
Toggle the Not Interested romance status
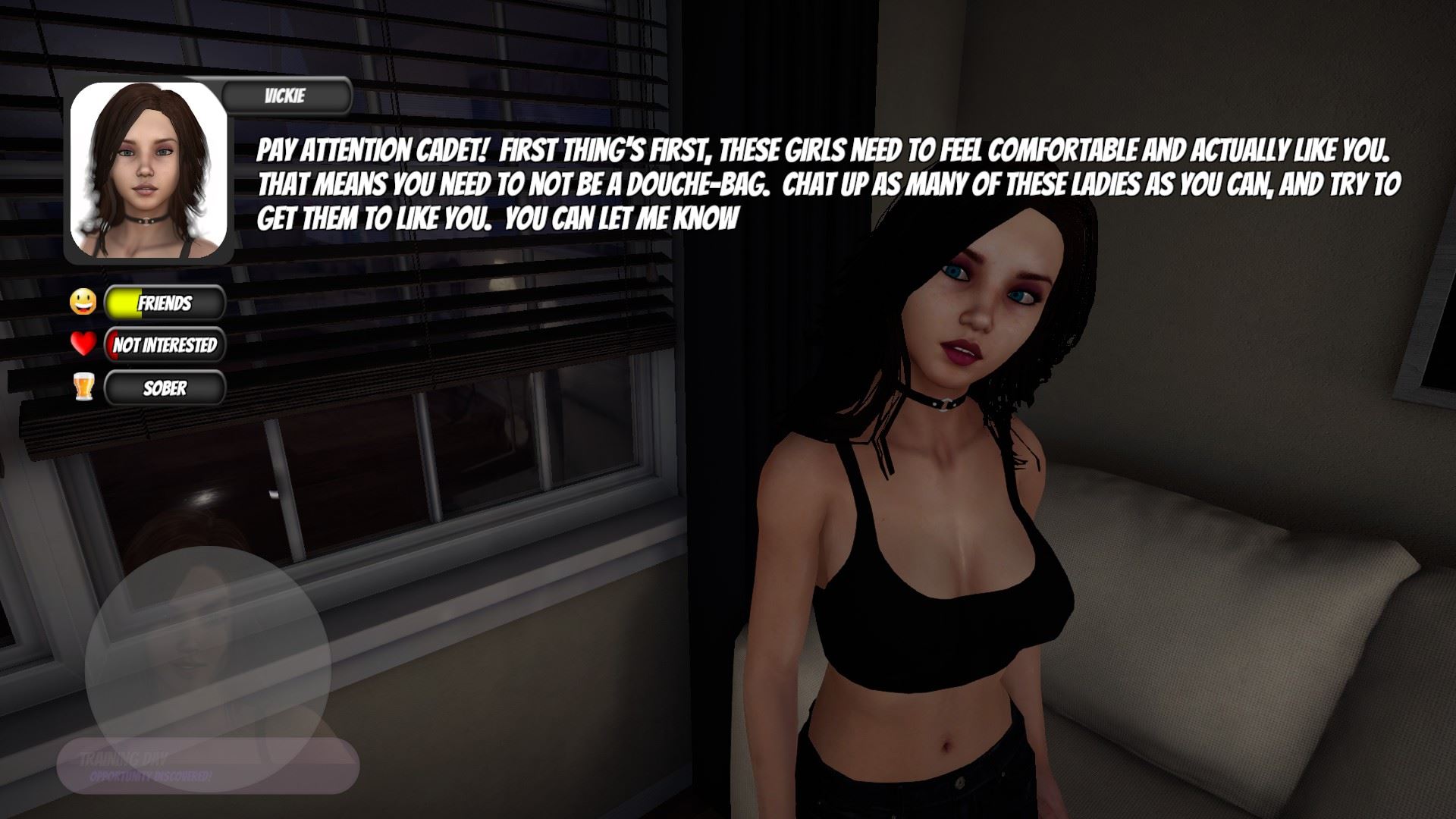tap(165, 346)
